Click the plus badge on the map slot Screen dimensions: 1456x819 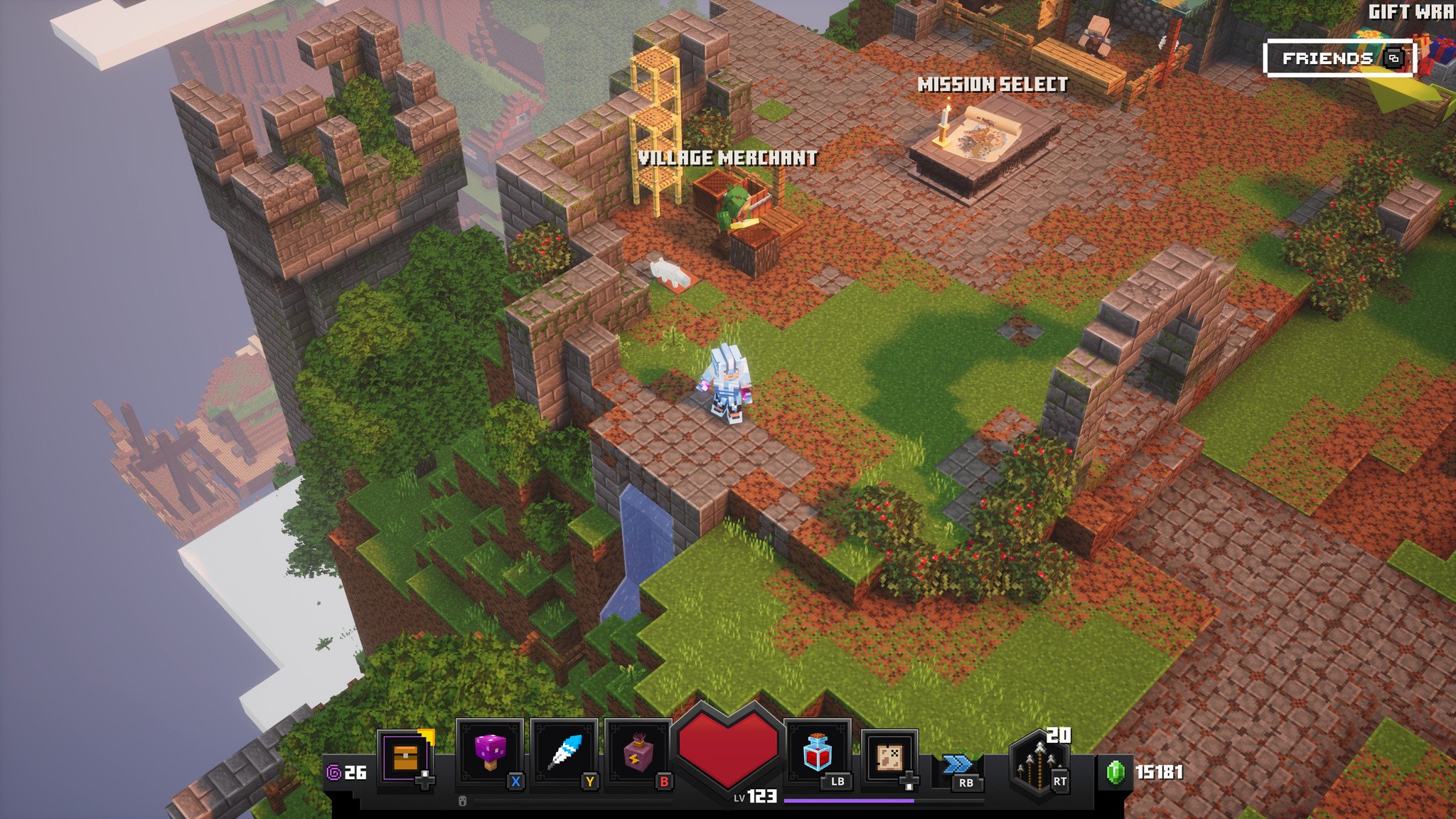[x=909, y=780]
